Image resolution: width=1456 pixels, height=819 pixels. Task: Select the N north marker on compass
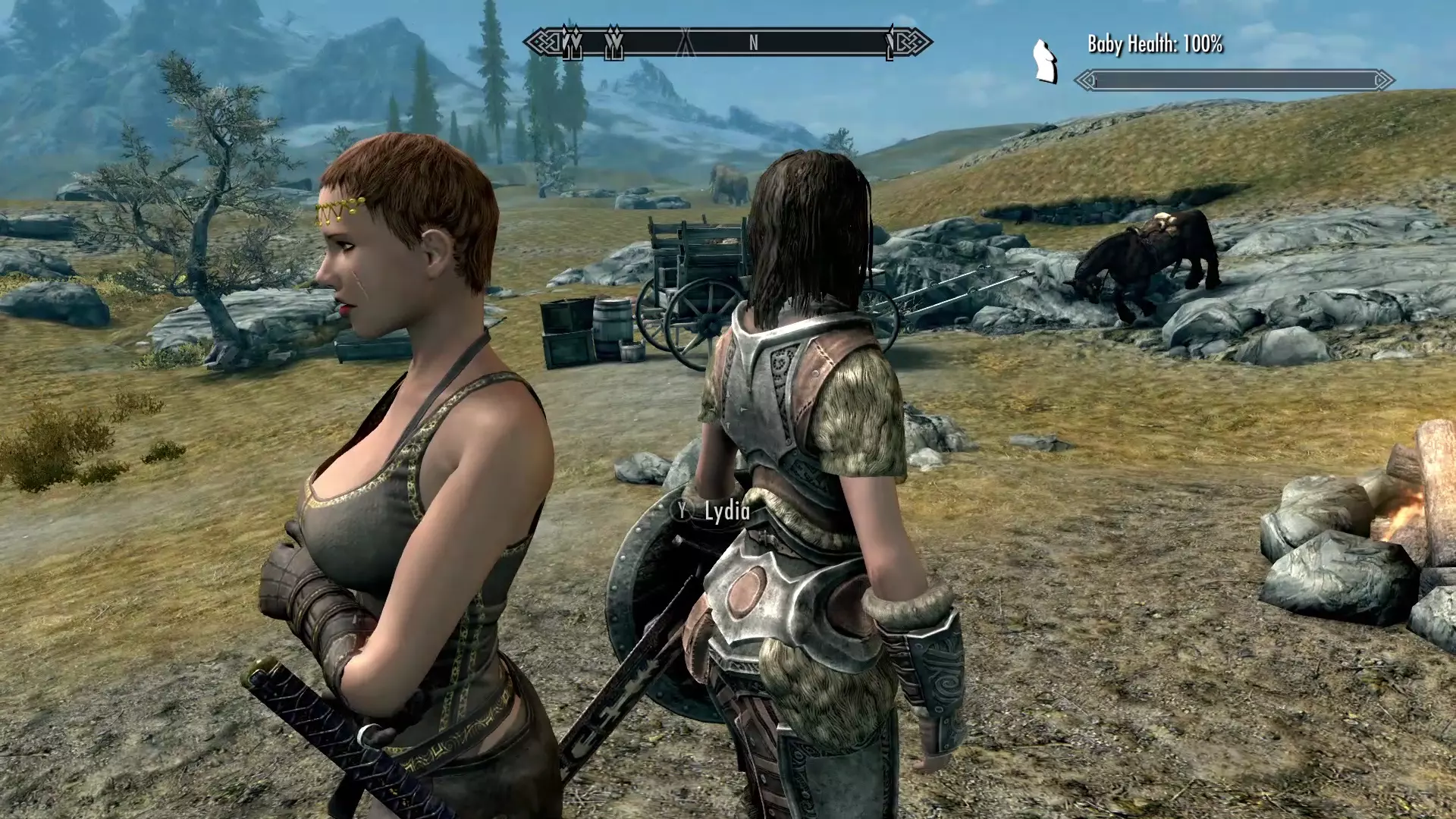[x=753, y=43]
